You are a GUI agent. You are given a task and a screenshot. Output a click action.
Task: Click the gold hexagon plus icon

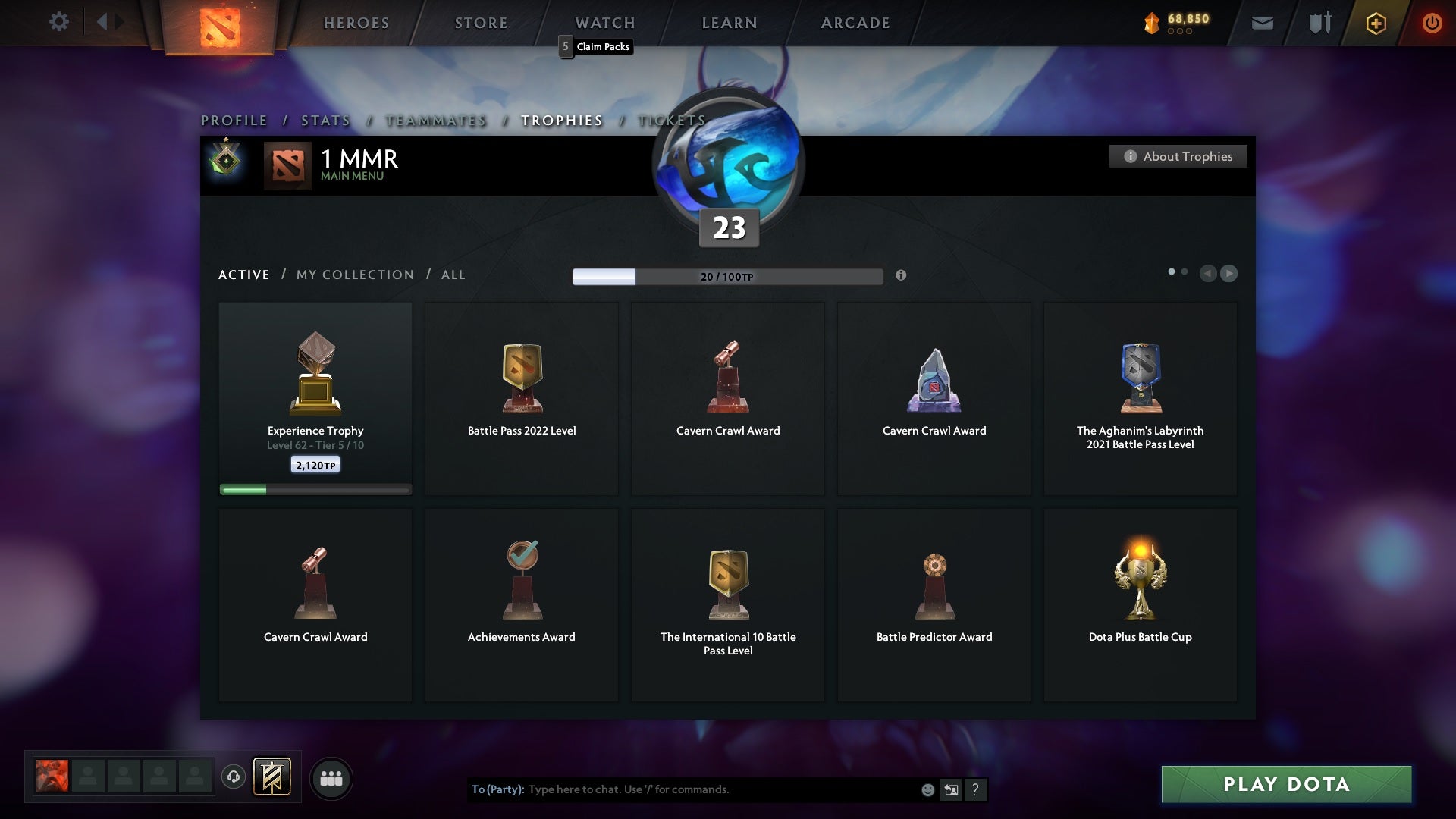[x=1376, y=23]
